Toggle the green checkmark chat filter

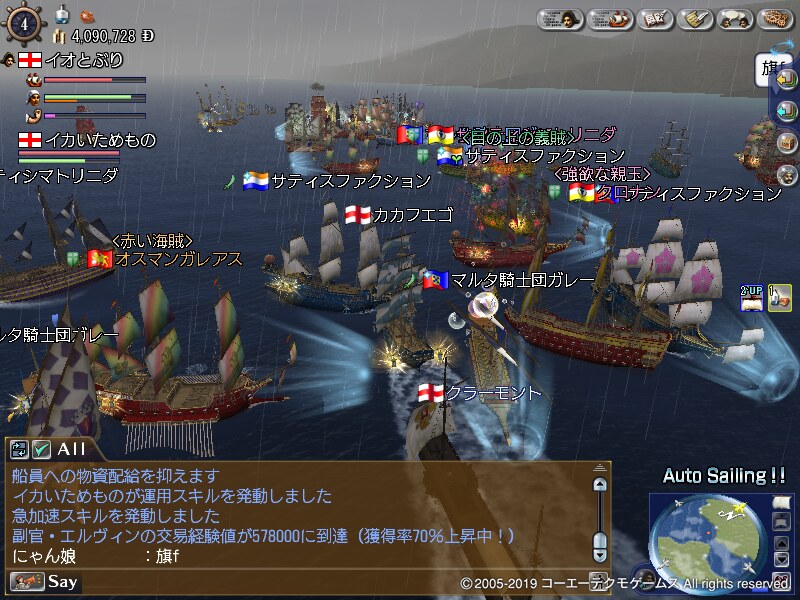42,450
